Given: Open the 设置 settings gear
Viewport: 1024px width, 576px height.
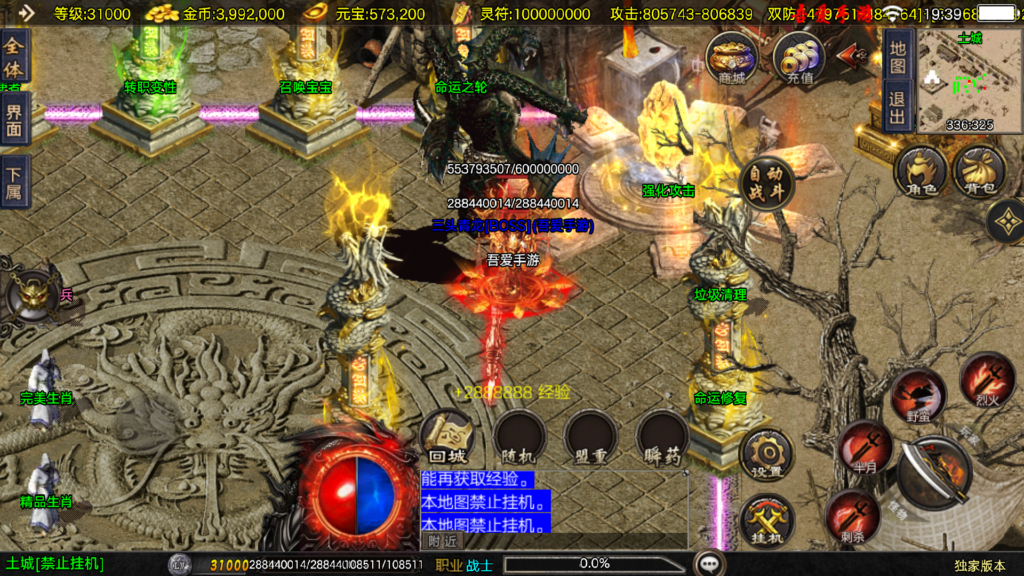Looking at the screenshot, I should coord(767,454).
